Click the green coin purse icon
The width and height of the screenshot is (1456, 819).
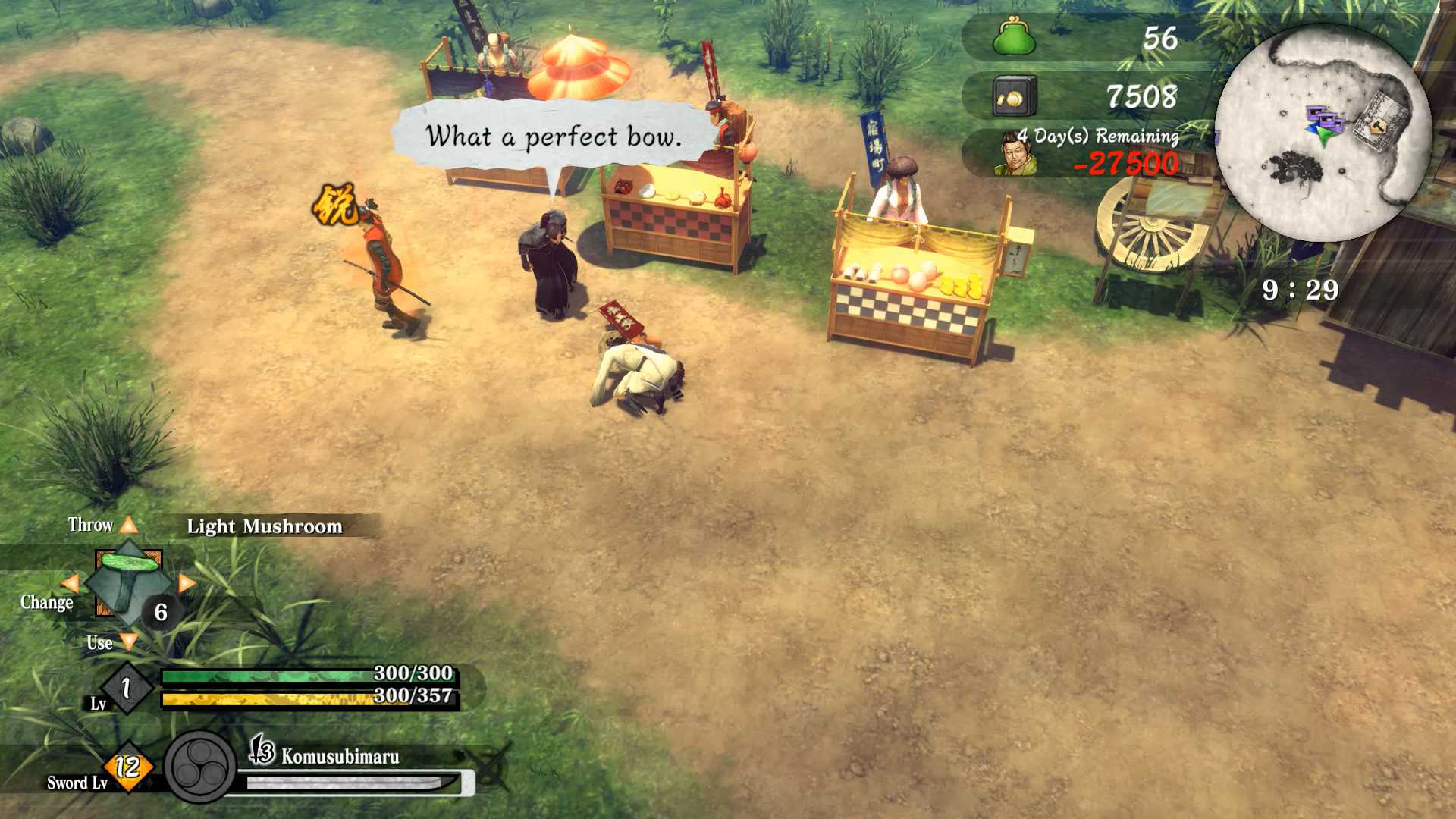click(1014, 37)
